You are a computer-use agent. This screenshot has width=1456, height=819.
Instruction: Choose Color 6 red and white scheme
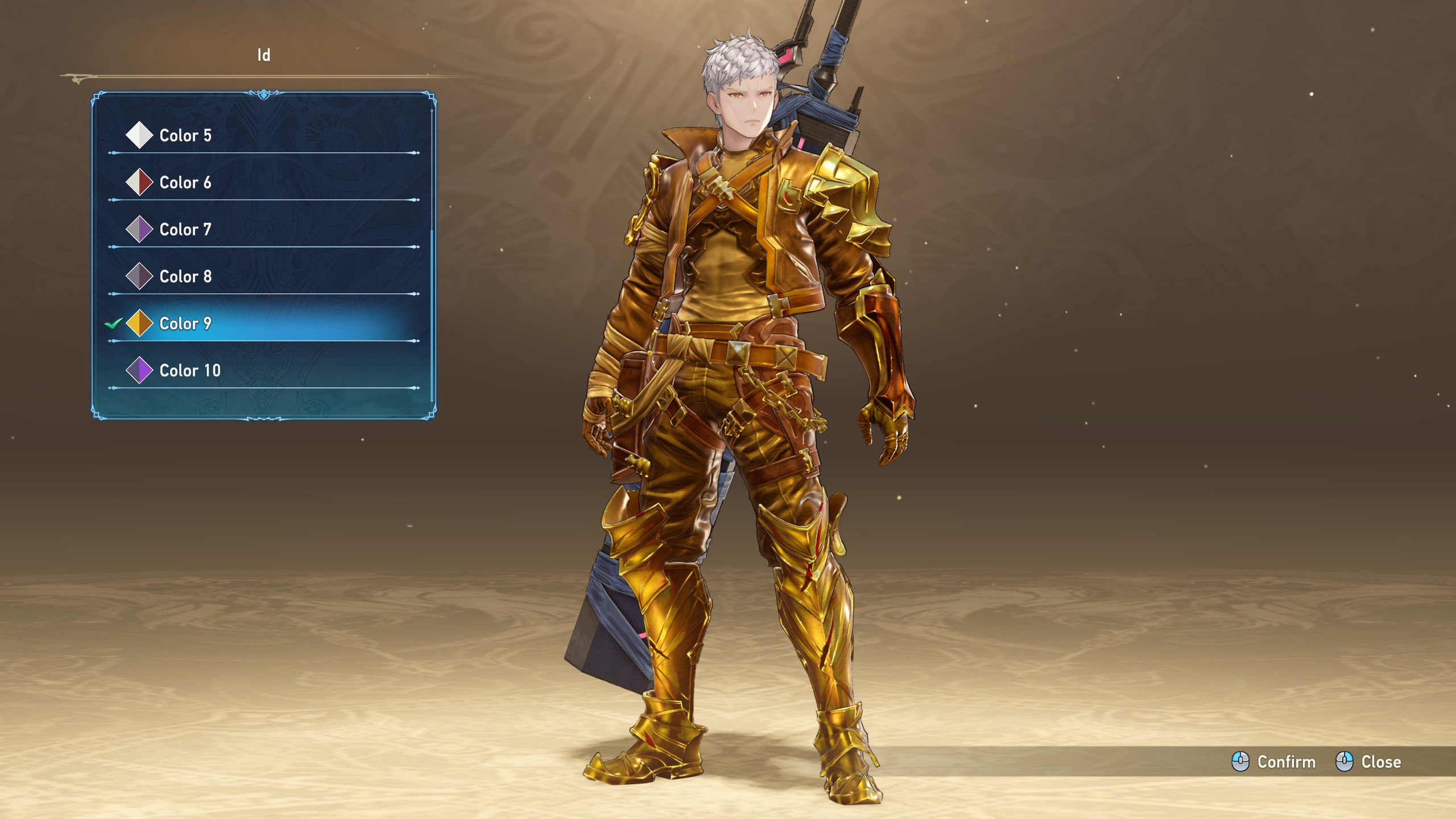tap(185, 183)
